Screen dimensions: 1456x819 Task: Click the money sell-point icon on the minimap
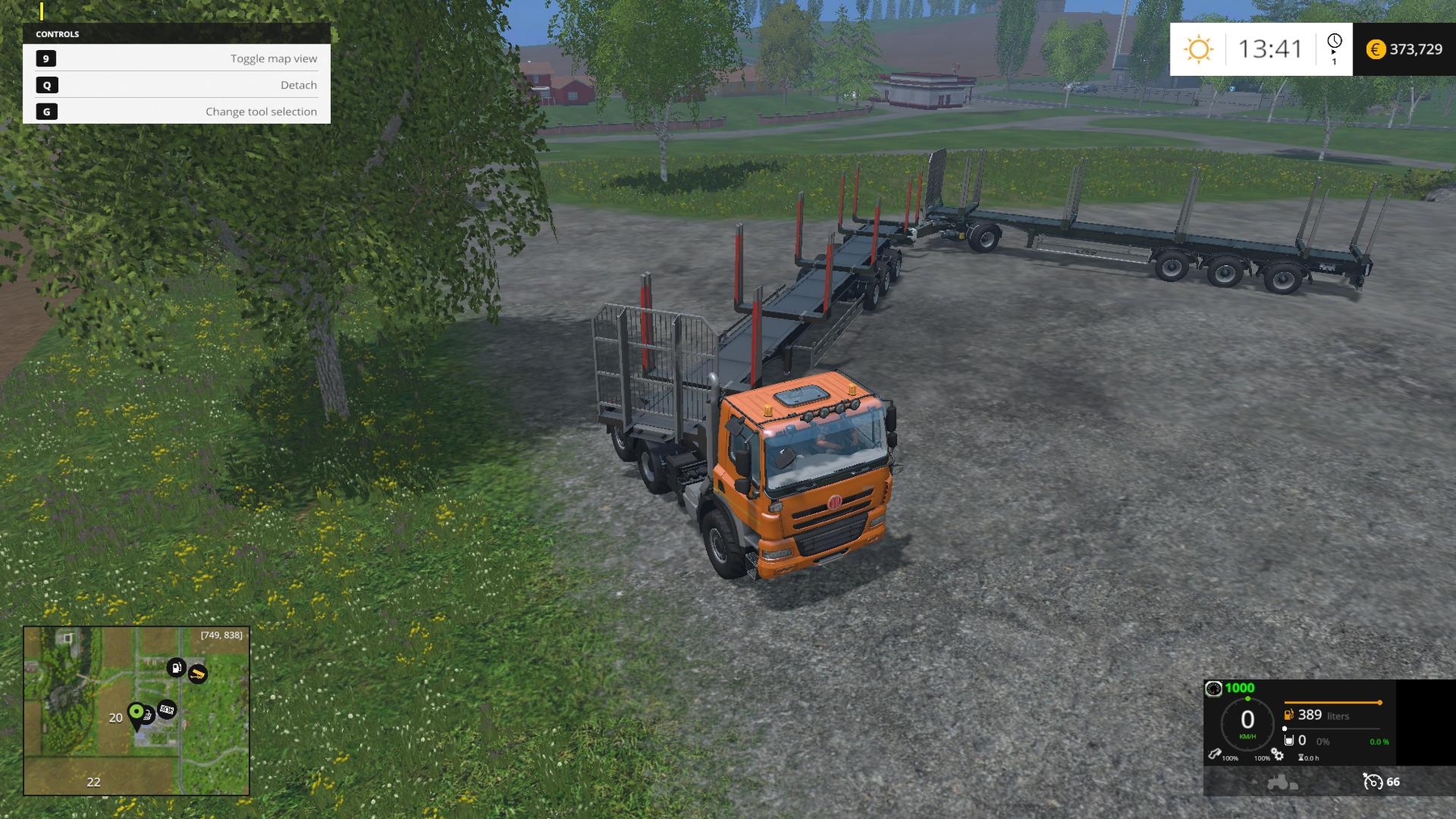coord(167,710)
